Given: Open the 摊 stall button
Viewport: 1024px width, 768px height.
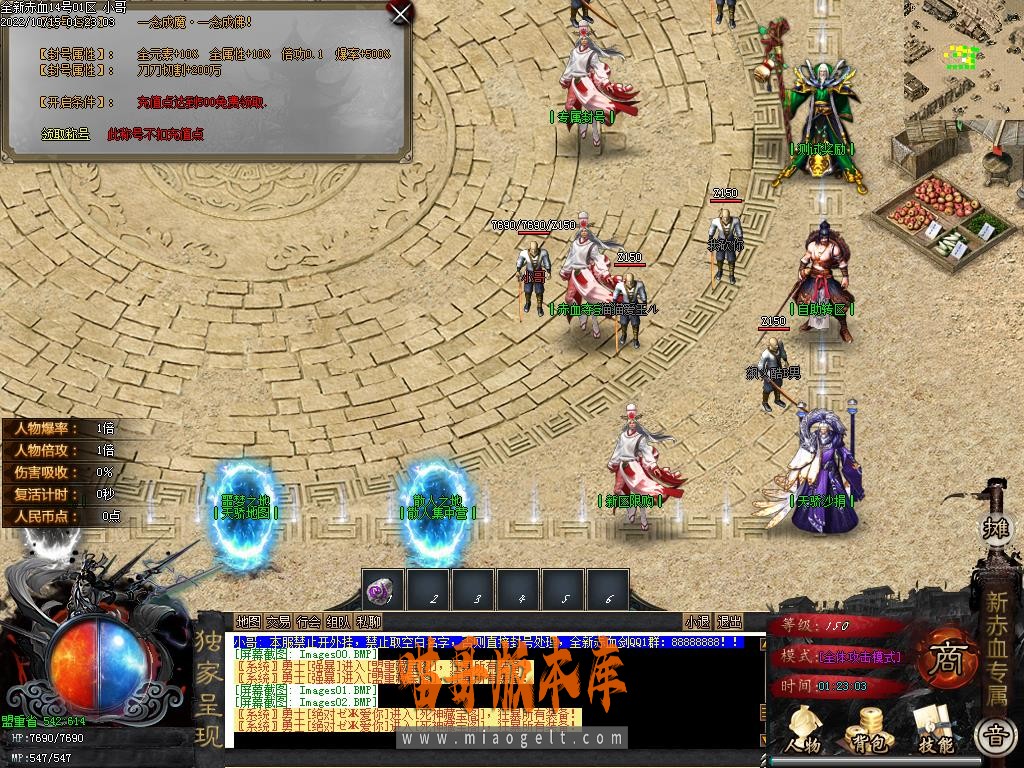Looking at the screenshot, I should [995, 527].
